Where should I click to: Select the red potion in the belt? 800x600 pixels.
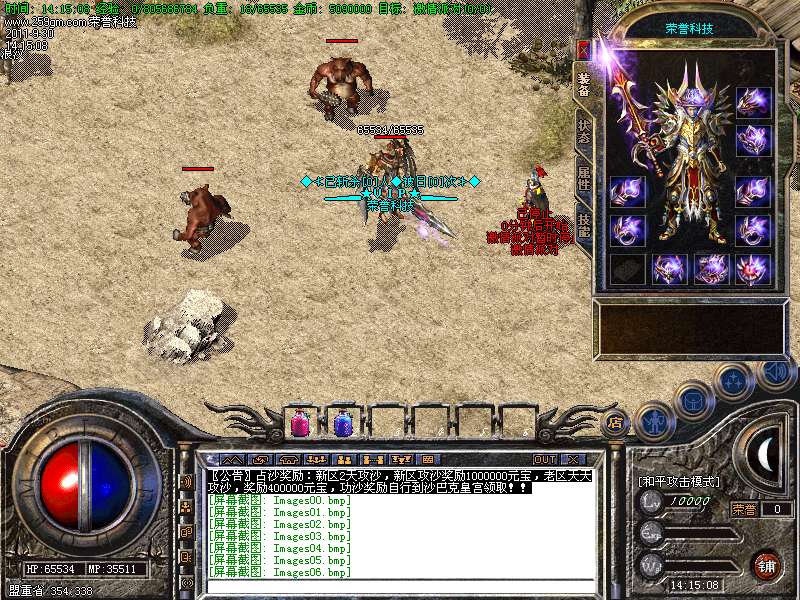pos(299,423)
